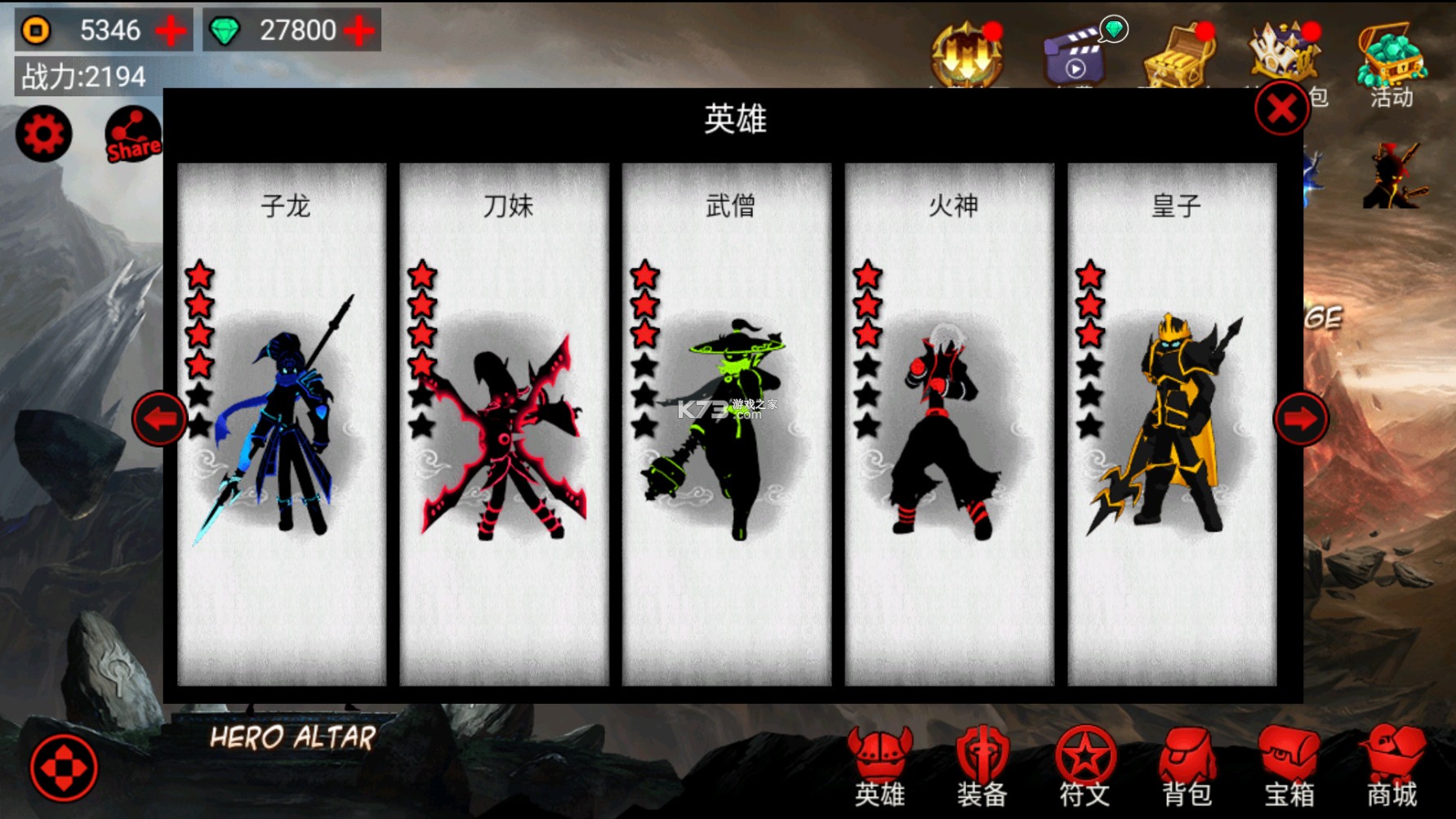Image resolution: width=1456 pixels, height=819 pixels.
Task: Close the 英雄 hero window
Action: click(x=1280, y=109)
